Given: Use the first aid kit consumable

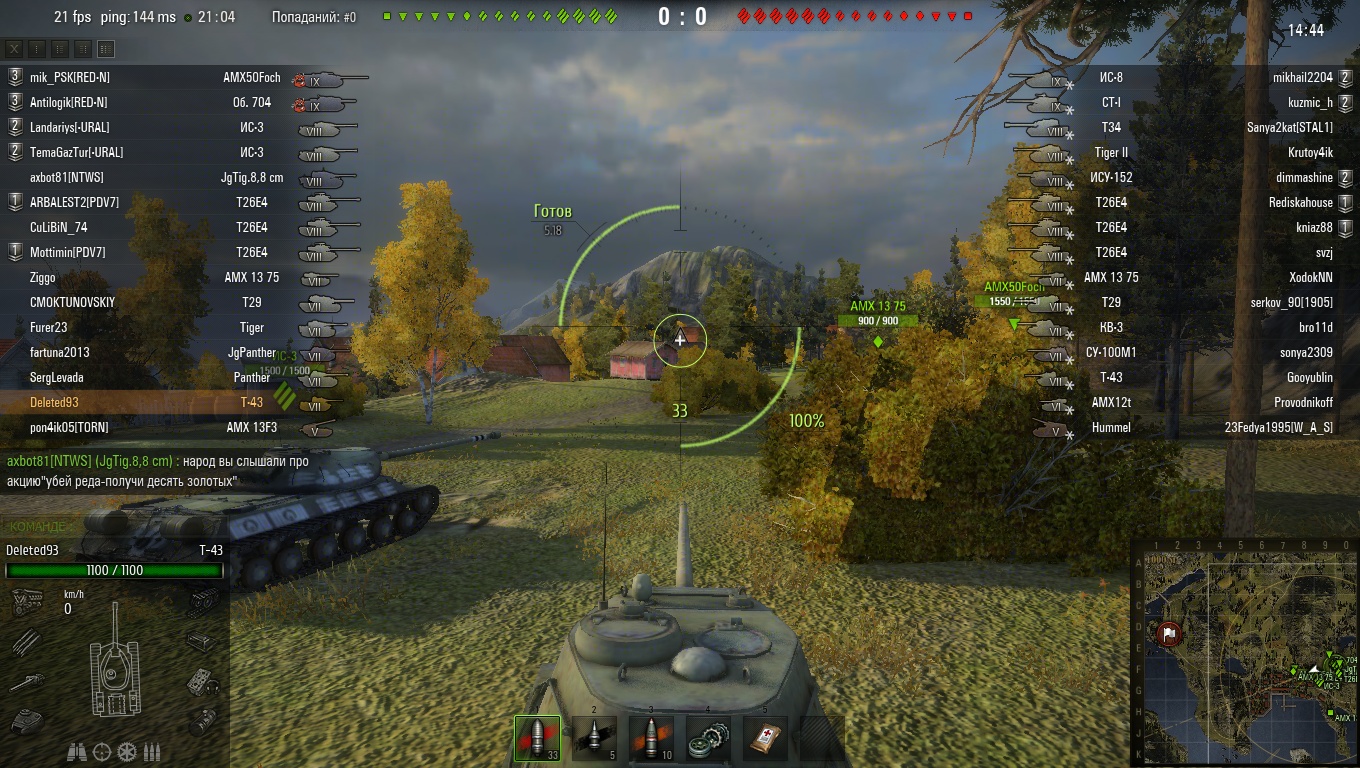Looking at the screenshot, I should 765,738.
